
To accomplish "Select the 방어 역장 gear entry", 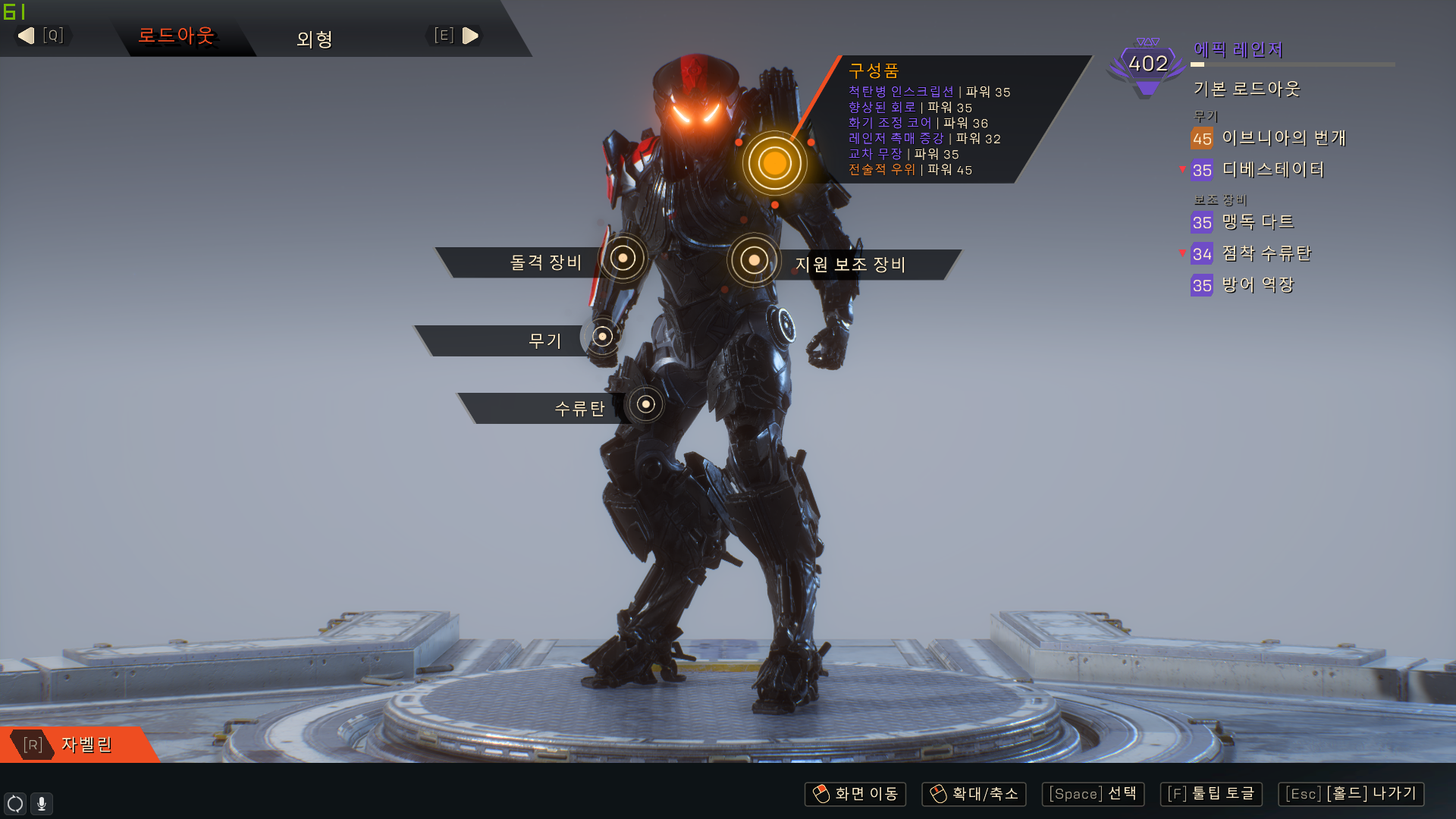I will click(x=1257, y=285).
